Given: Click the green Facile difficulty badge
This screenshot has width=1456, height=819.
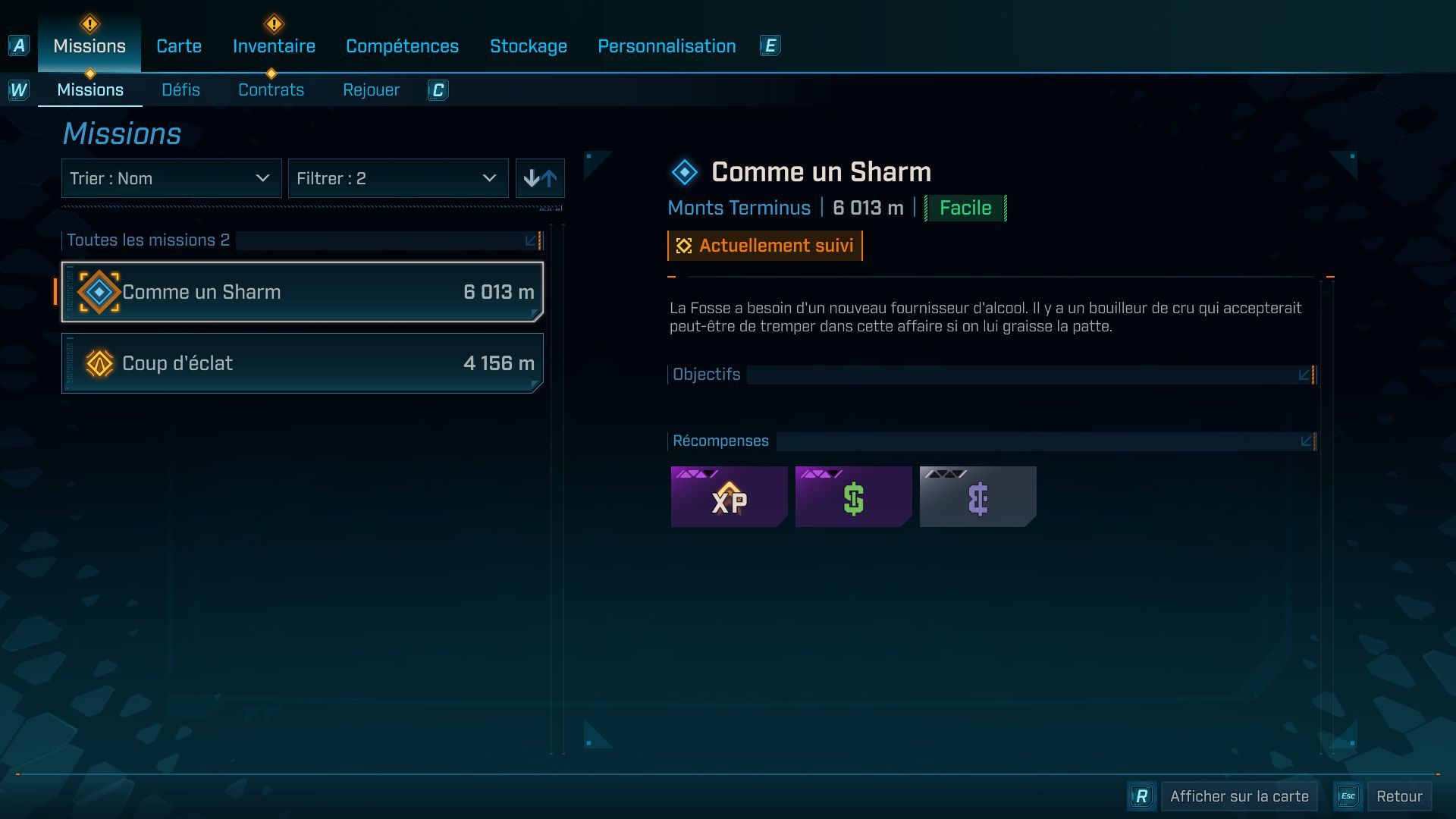Looking at the screenshot, I should 964,207.
